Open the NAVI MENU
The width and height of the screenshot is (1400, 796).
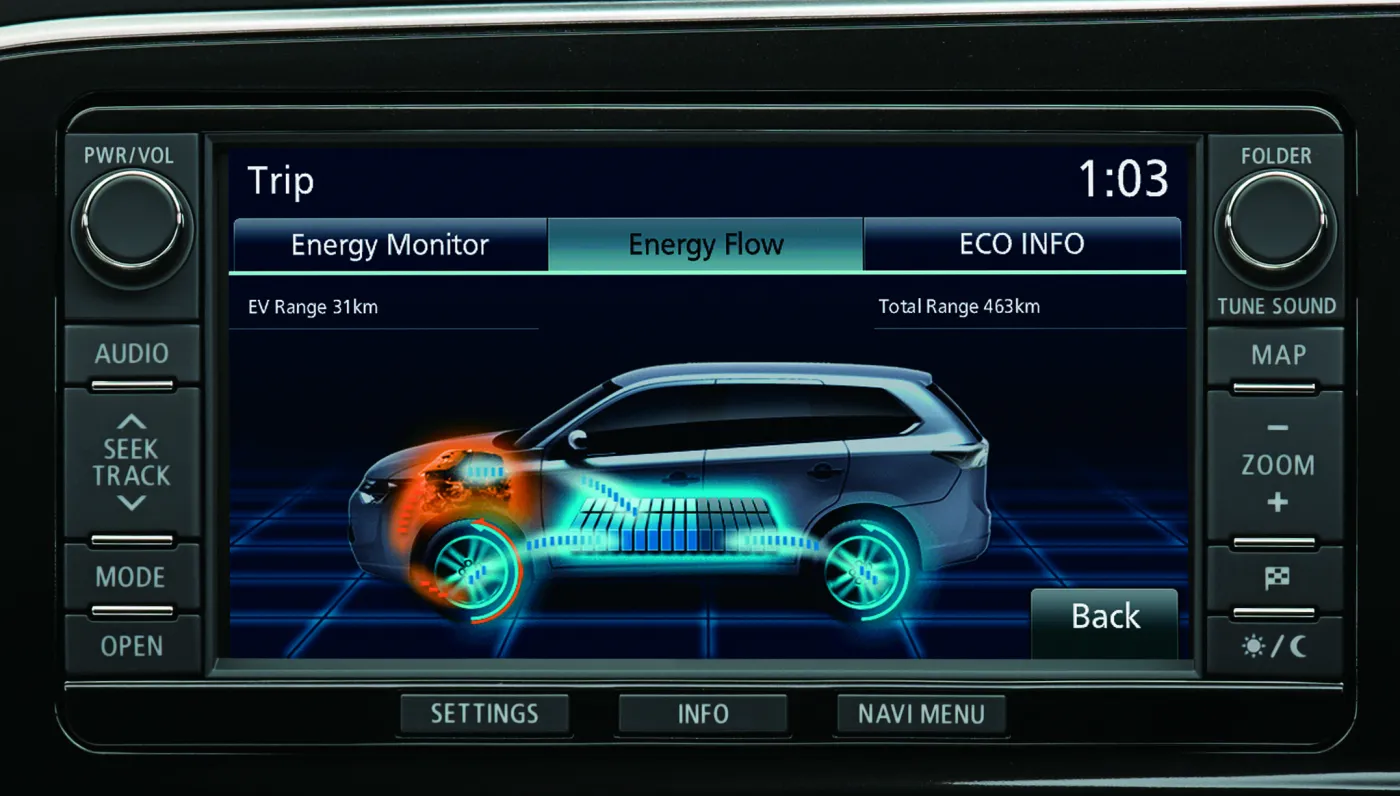(x=920, y=713)
